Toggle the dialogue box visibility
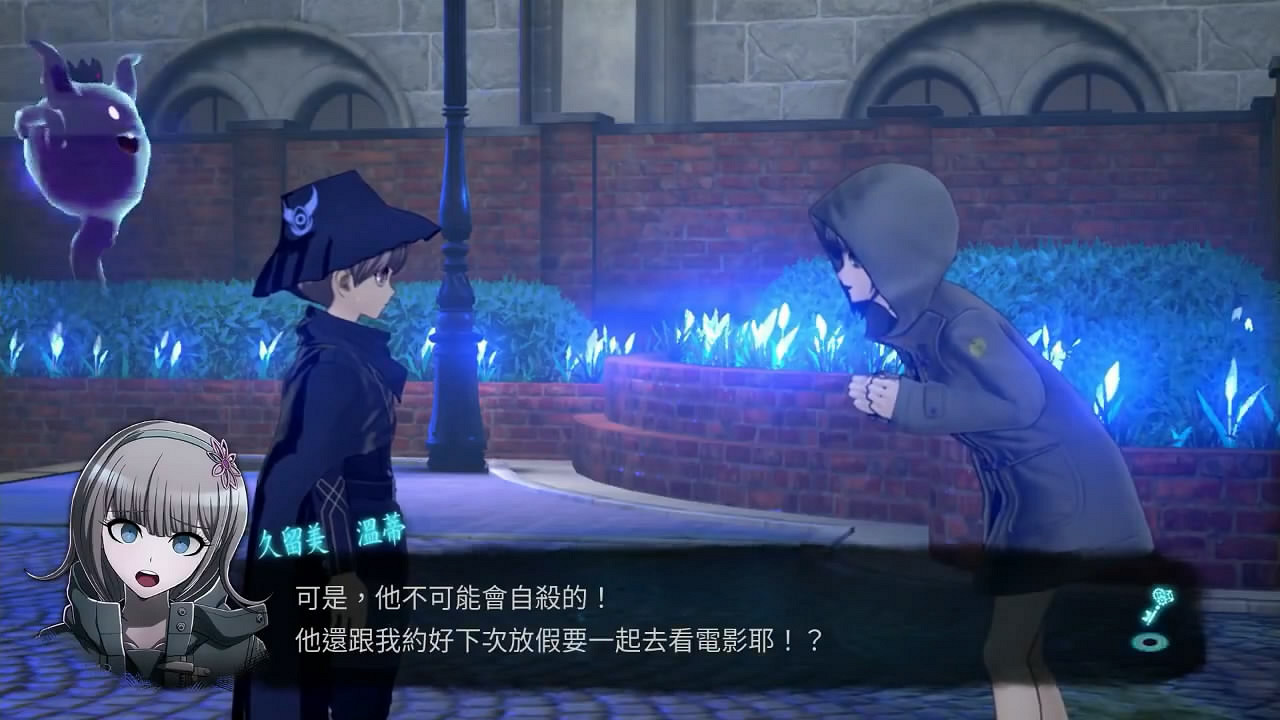Image resolution: width=1280 pixels, height=720 pixels. (x=640, y=615)
